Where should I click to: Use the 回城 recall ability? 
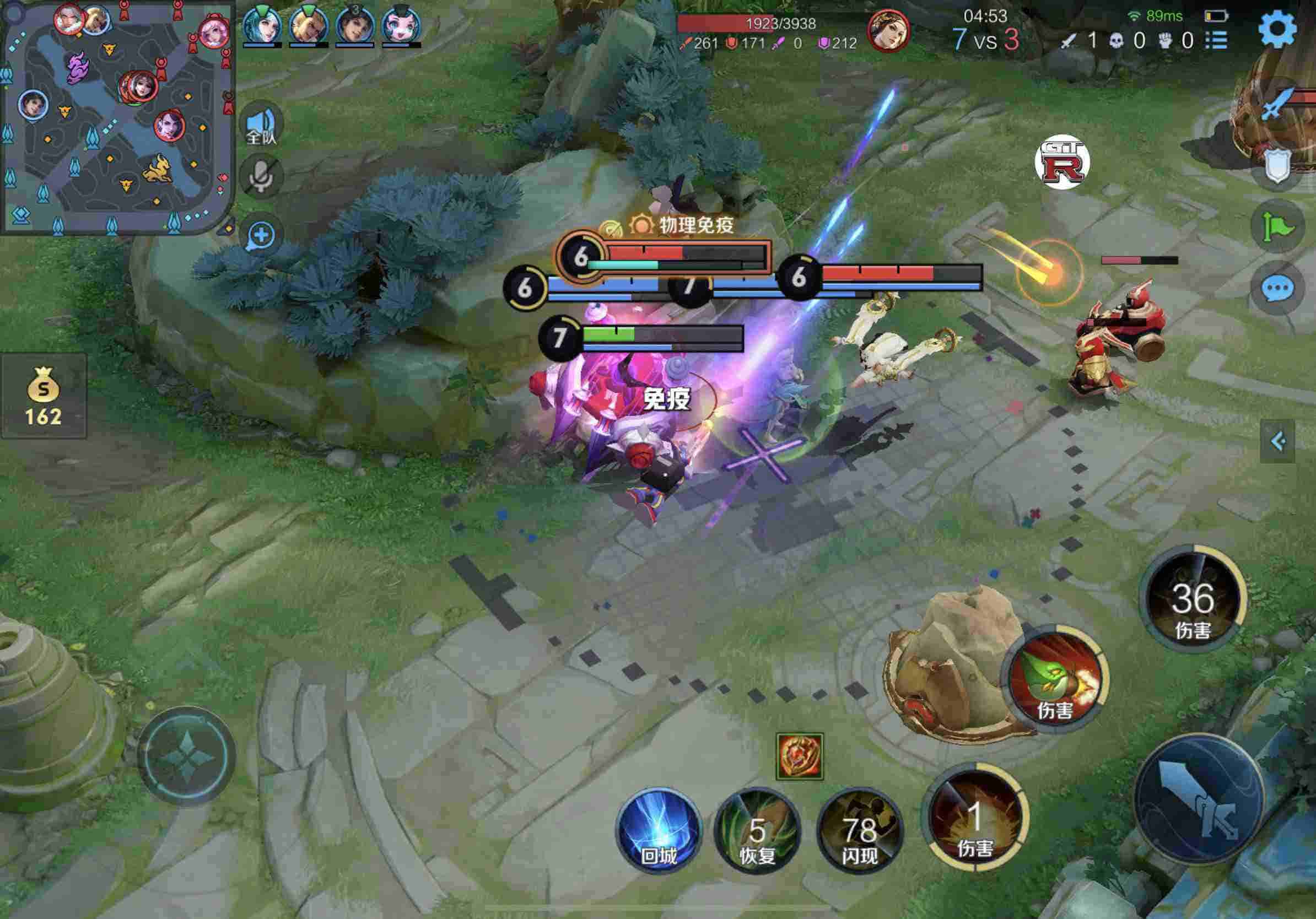point(659,831)
